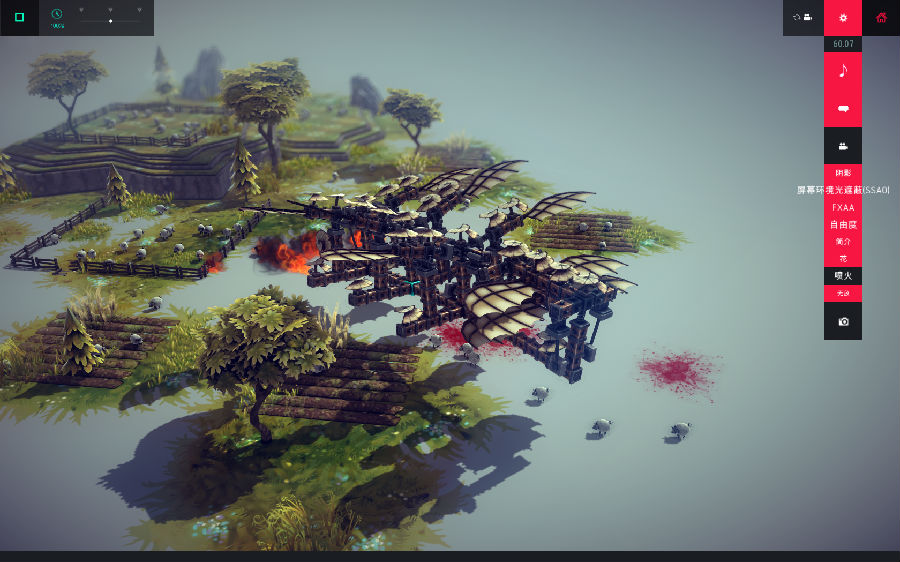Screen dimensions: 900x562
Task: Toggle the 花 option
Action: click(x=843, y=259)
